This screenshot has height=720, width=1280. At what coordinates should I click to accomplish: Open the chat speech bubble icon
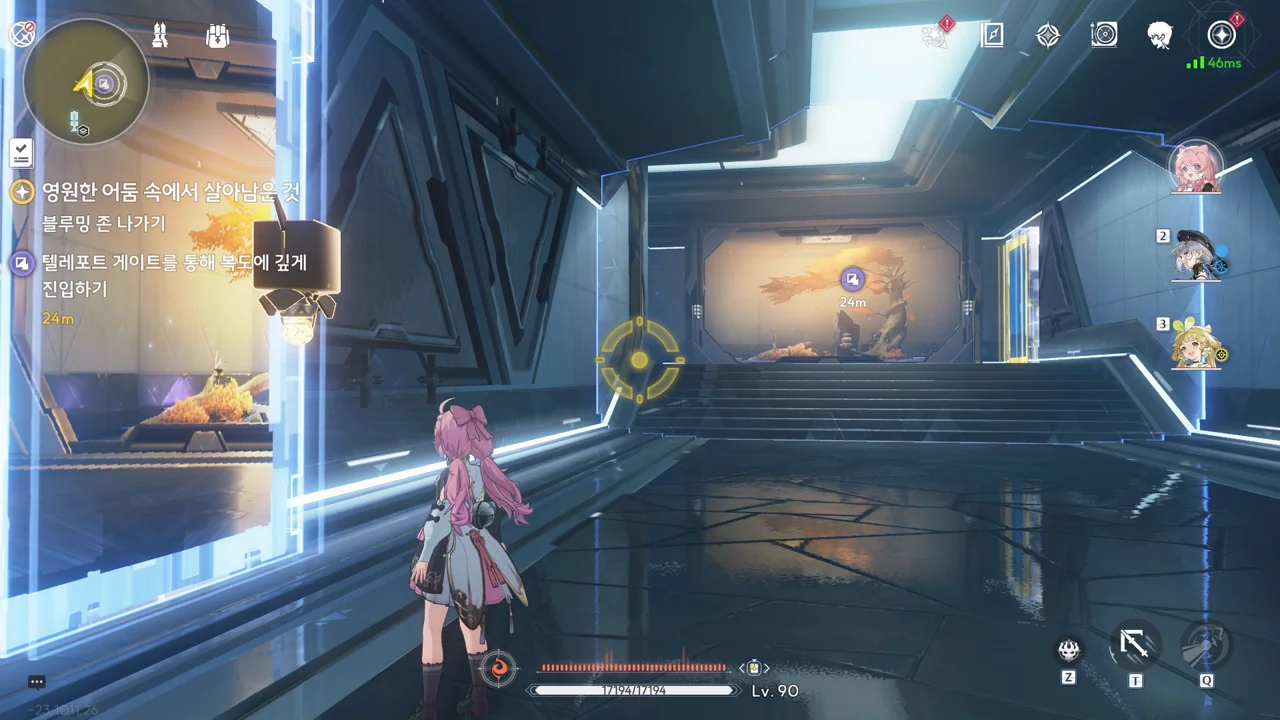37,682
